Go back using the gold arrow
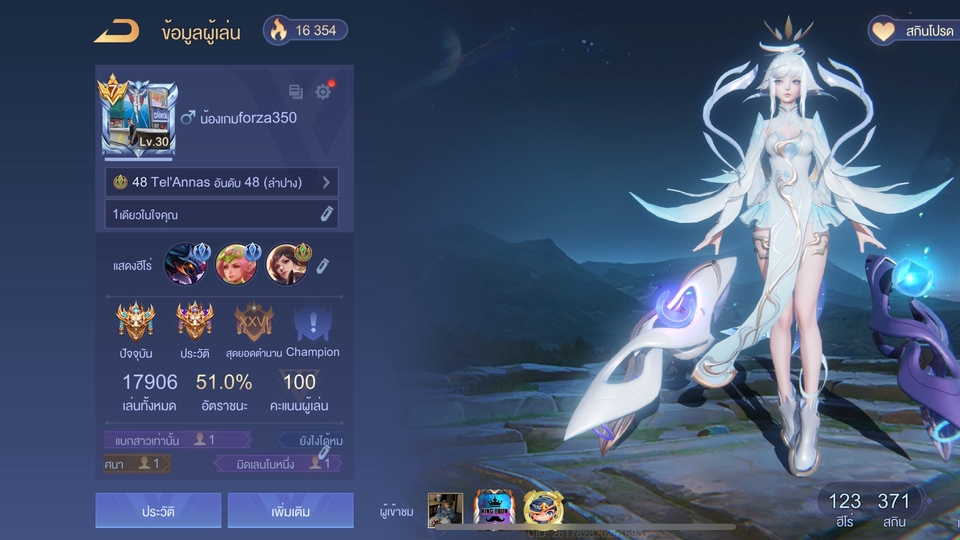This screenshot has width=960, height=540. click(116, 31)
